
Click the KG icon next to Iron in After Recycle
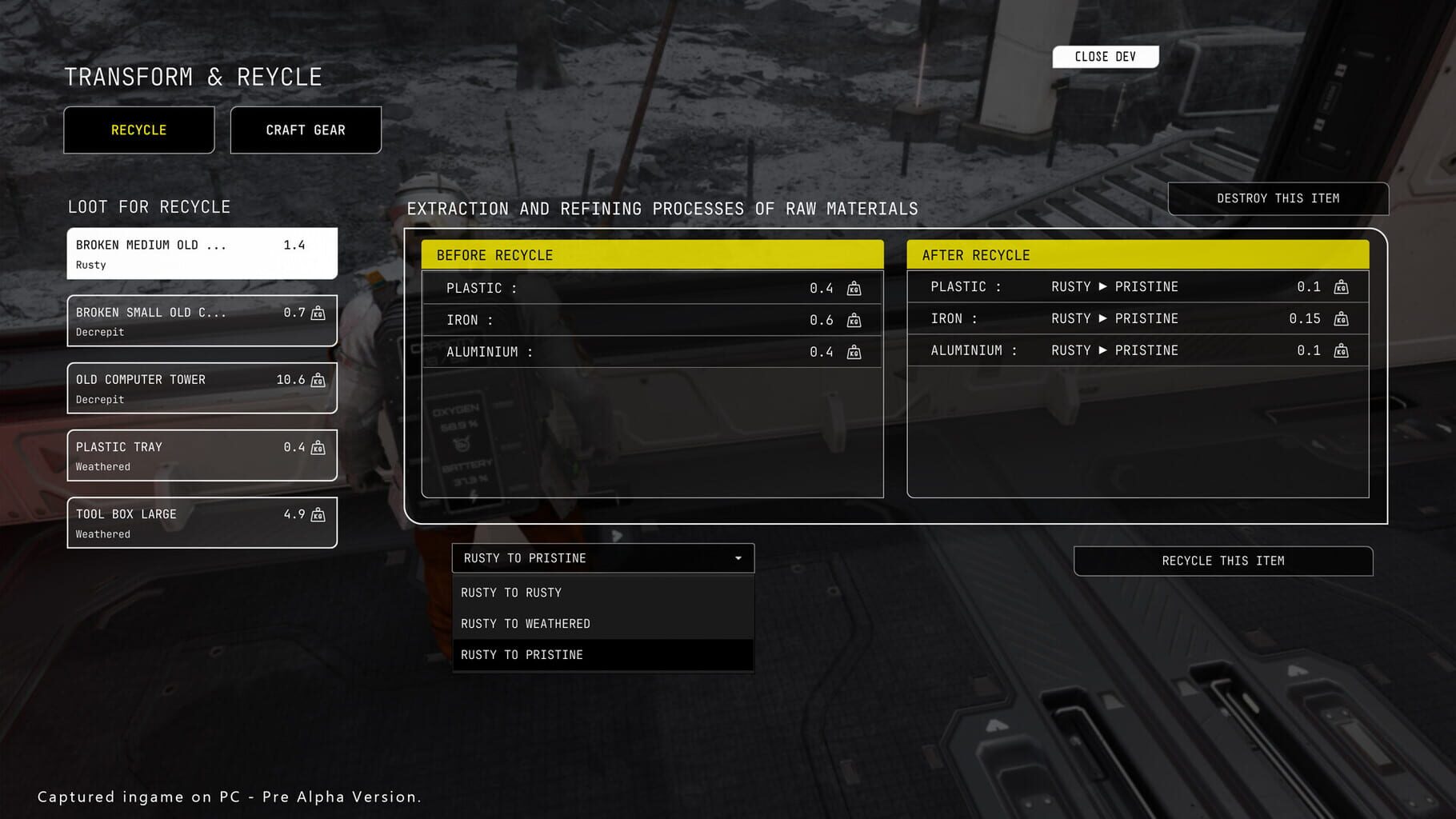1342,318
